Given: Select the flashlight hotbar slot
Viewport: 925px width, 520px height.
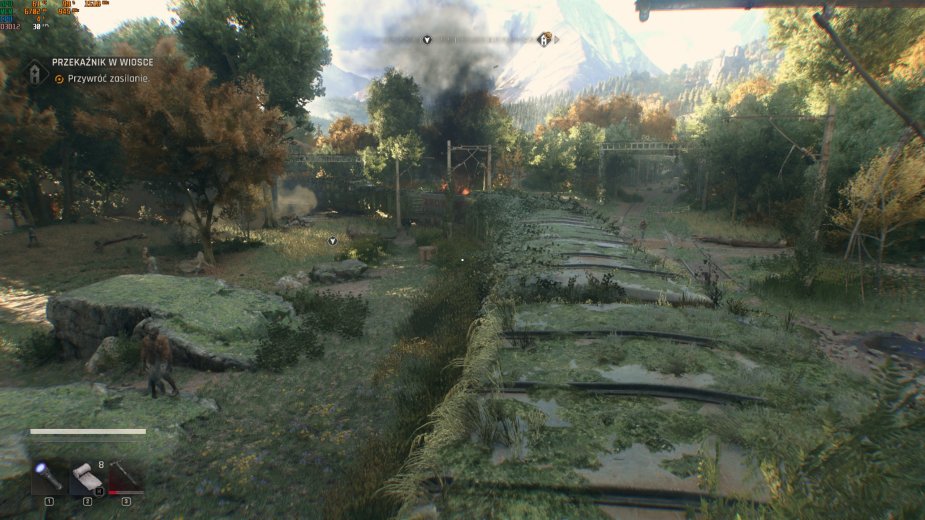Looking at the screenshot, I should point(48,476).
